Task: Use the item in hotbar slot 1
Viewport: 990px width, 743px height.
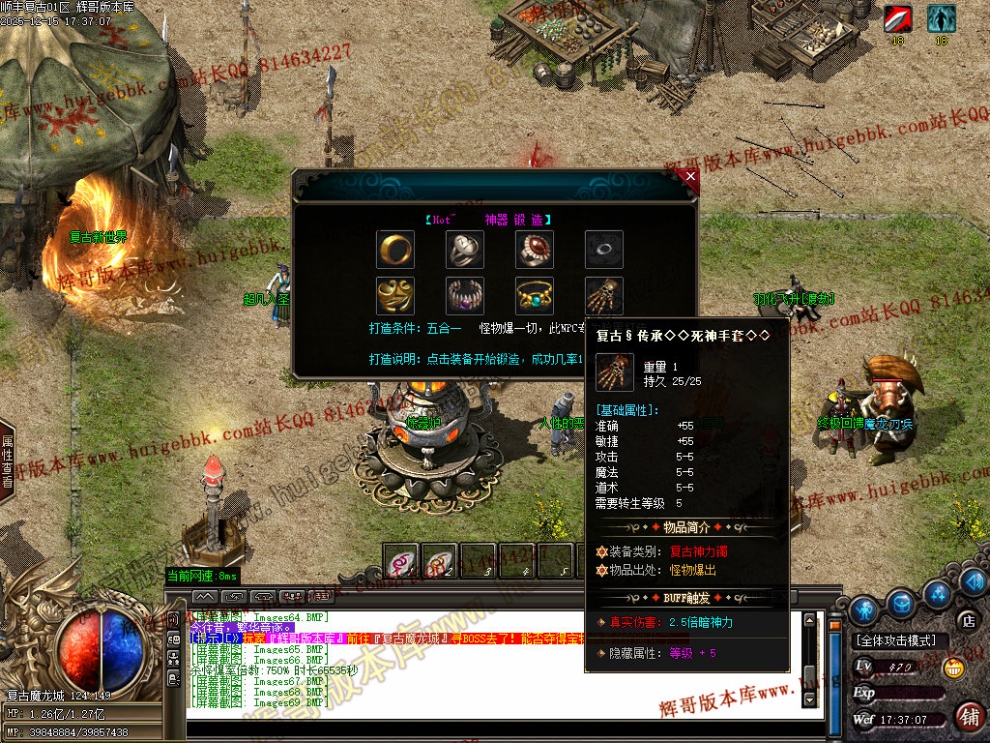Action: click(x=402, y=562)
